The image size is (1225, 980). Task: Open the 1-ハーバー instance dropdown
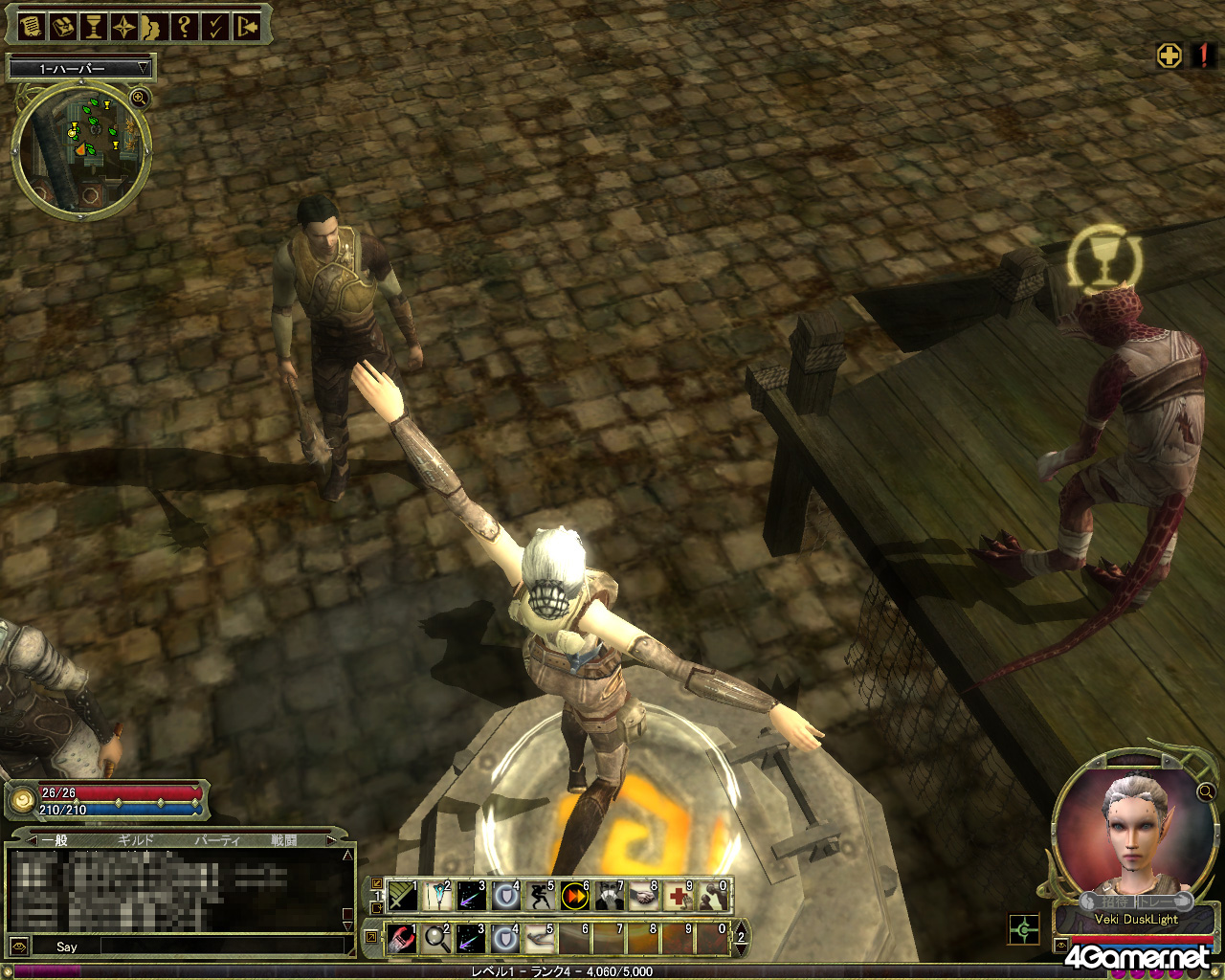(80, 68)
